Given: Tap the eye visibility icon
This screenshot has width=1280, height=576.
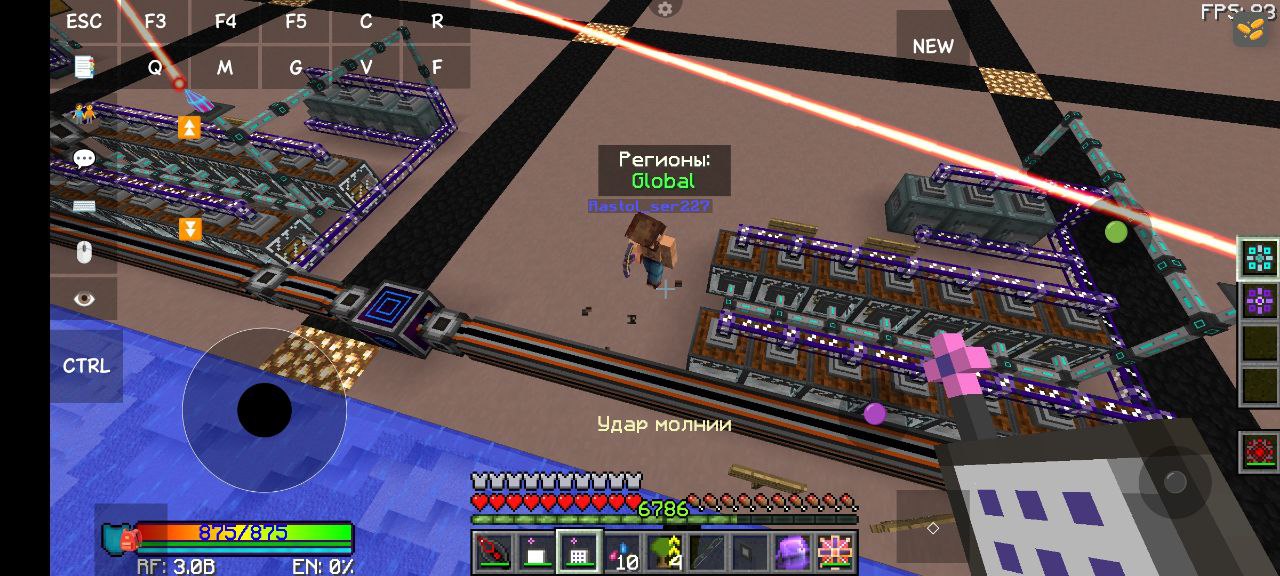Looking at the screenshot, I should tap(84, 298).
